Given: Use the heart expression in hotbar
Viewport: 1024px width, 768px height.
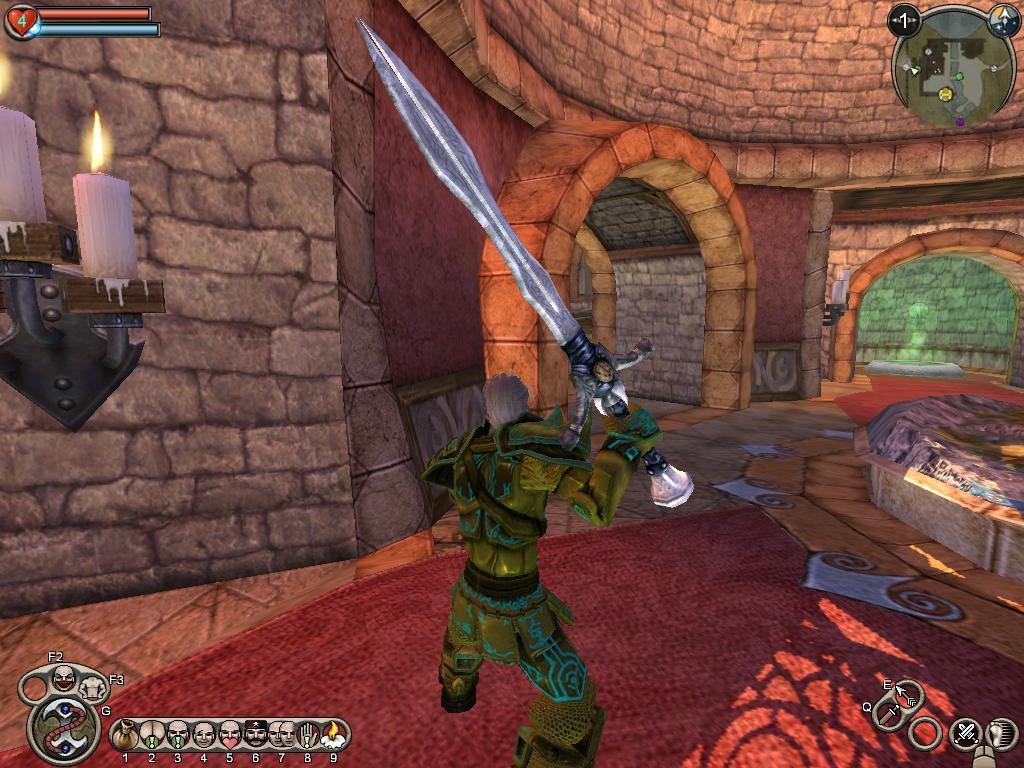Looking at the screenshot, I should tap(229, 735).
